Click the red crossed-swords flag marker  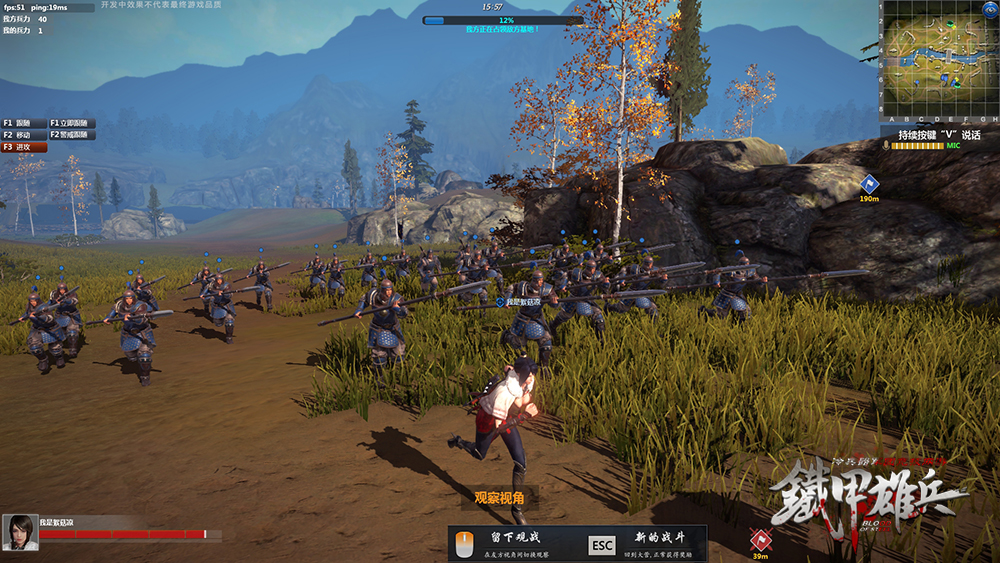(x=761, y=540)
